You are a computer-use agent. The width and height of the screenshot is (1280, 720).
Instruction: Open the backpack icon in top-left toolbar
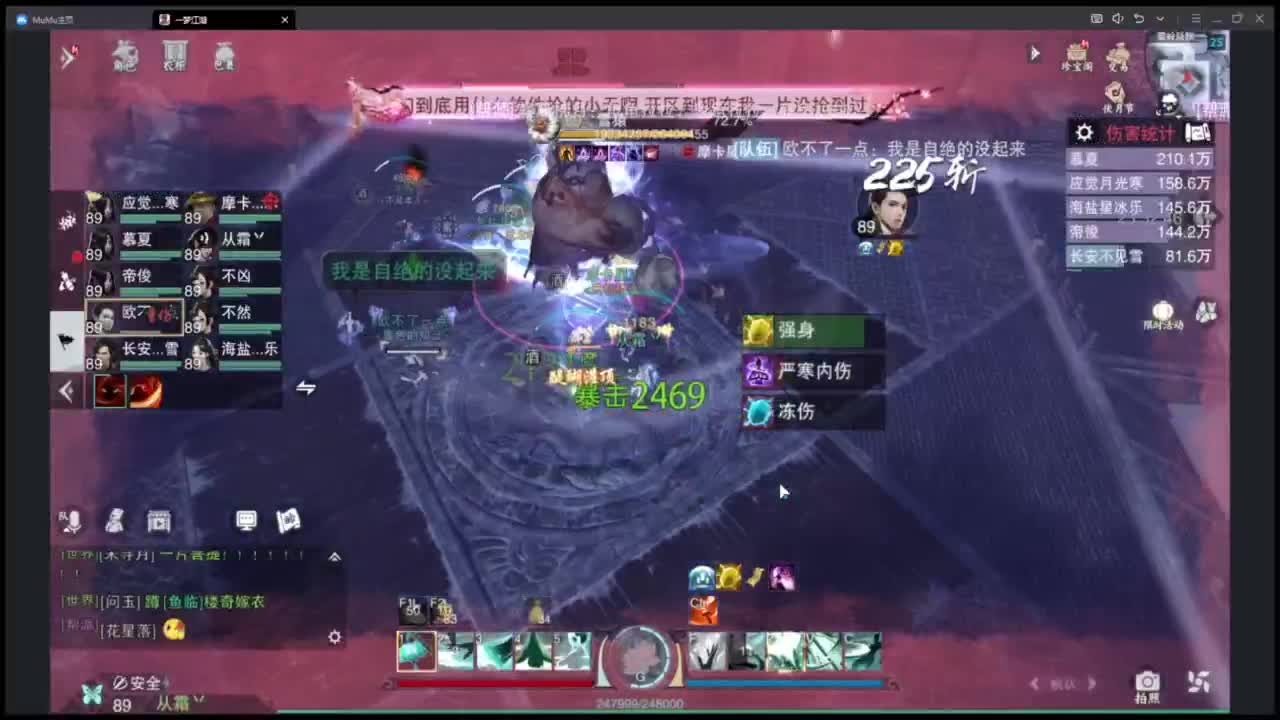point(222,57)
